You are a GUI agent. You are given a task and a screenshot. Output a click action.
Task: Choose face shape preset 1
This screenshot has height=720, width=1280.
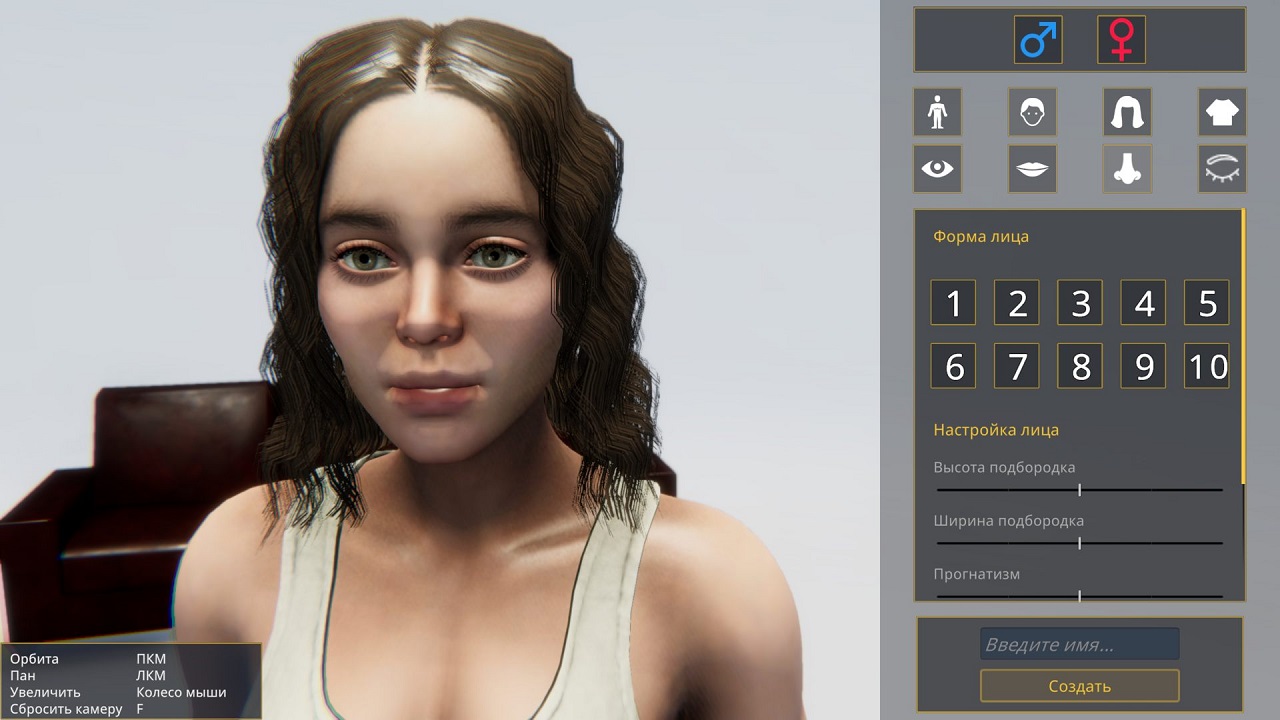pos(953,303)
